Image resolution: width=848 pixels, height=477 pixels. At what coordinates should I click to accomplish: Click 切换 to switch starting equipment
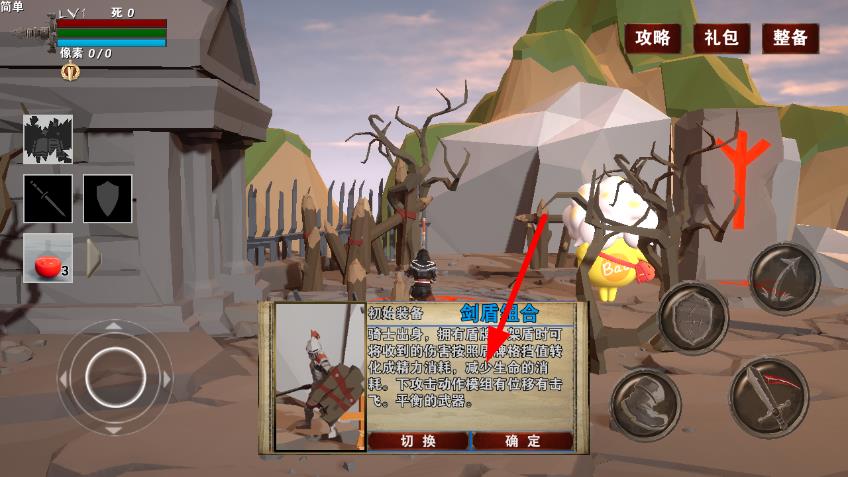pyautogui.click(x=418, y=441)
